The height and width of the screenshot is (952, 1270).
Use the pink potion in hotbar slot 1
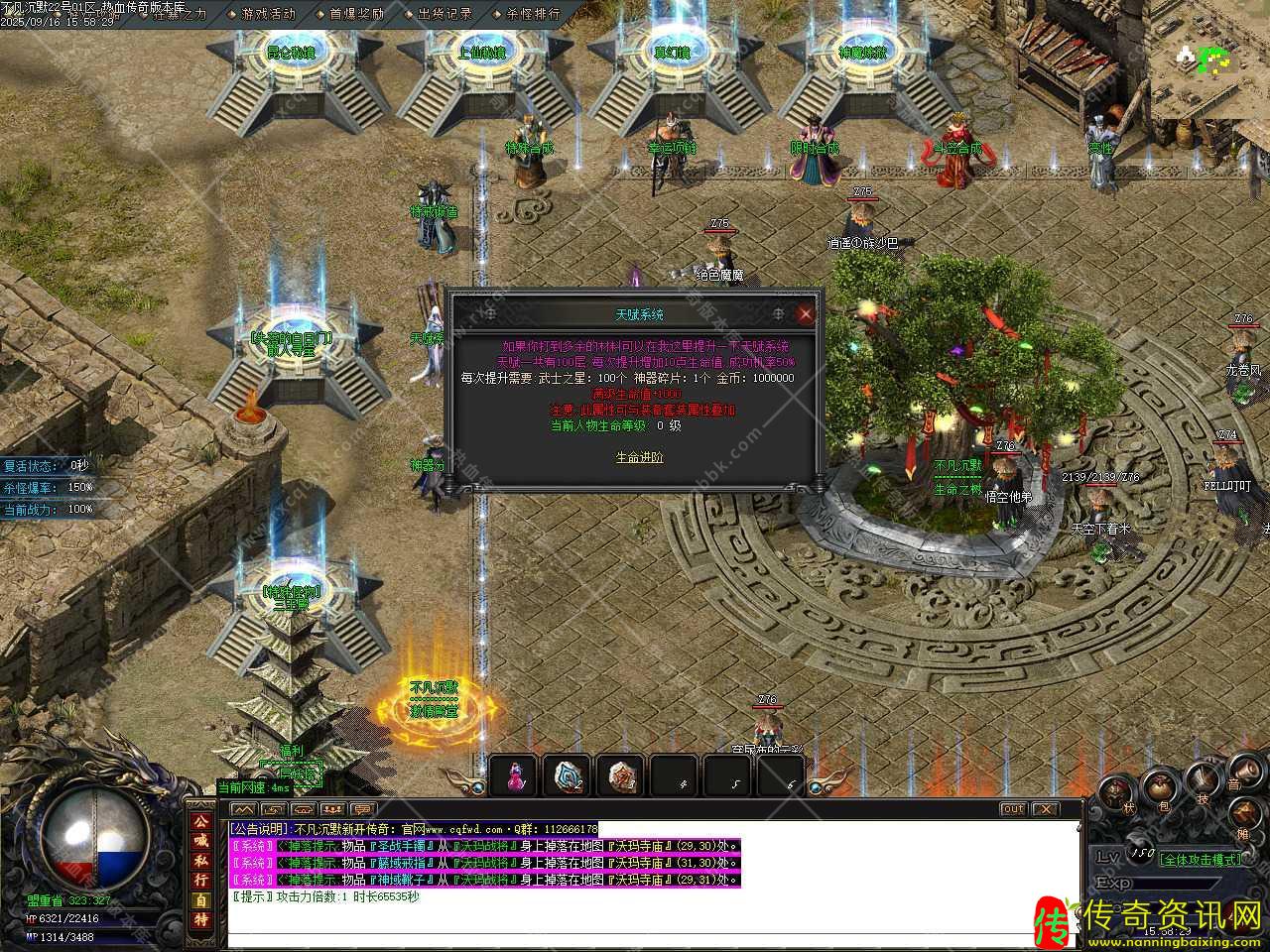(x=514, y=776)
